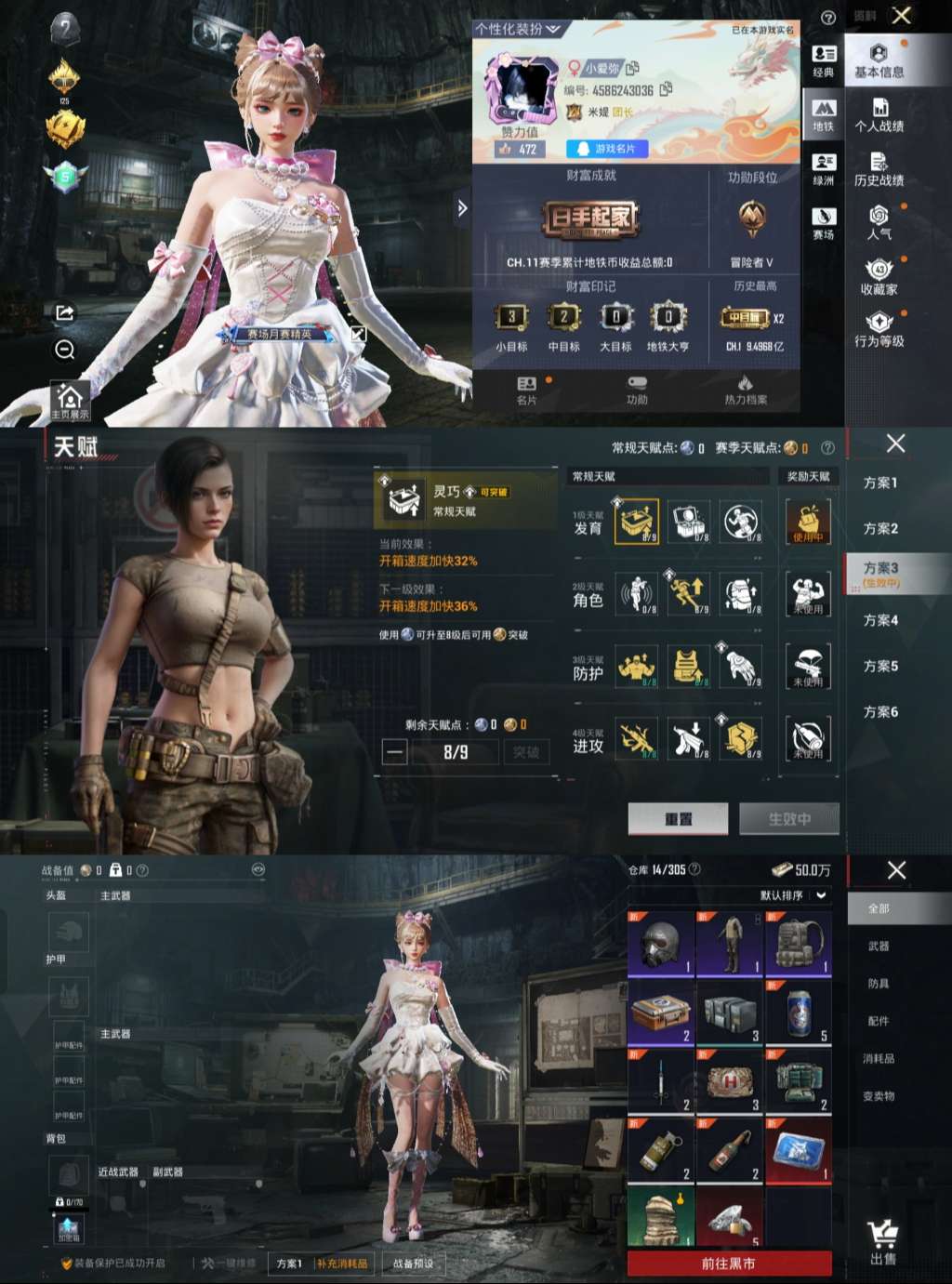Open the 默认排序 sorting dropdown
This screenshot has height=1284, width=952.
792,895
